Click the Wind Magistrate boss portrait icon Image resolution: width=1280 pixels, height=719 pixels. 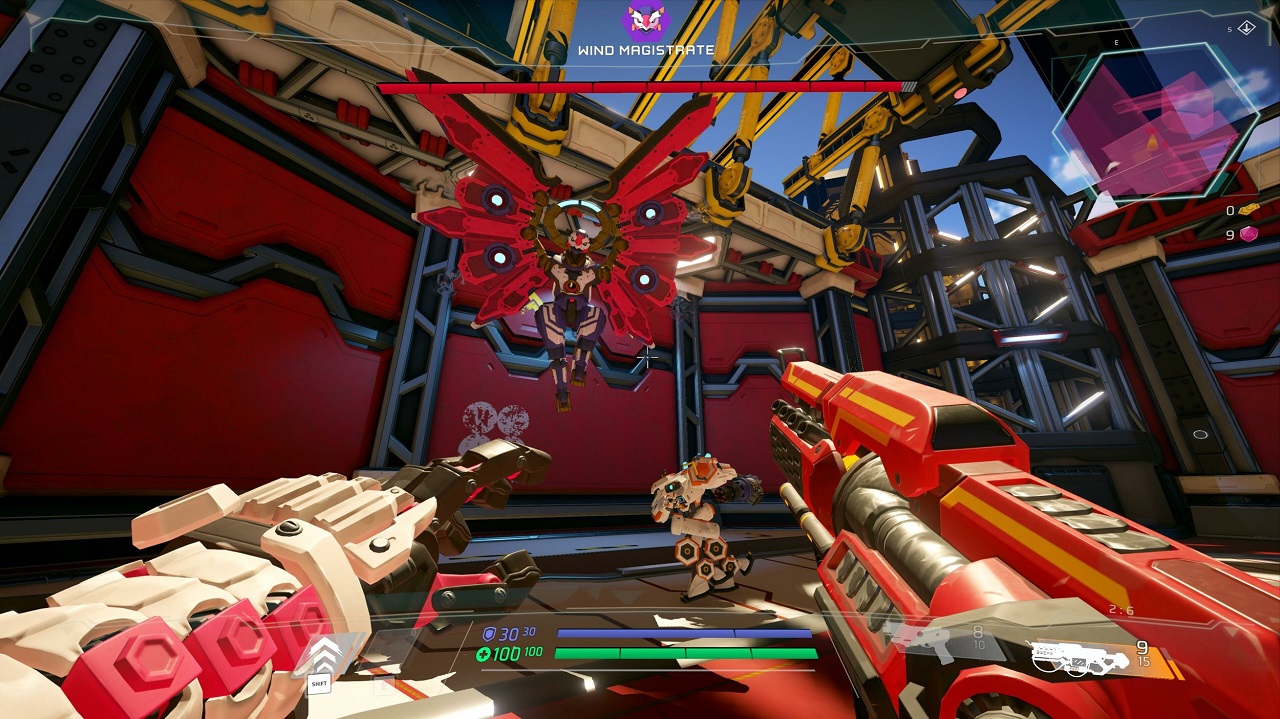tap(645, 22)
